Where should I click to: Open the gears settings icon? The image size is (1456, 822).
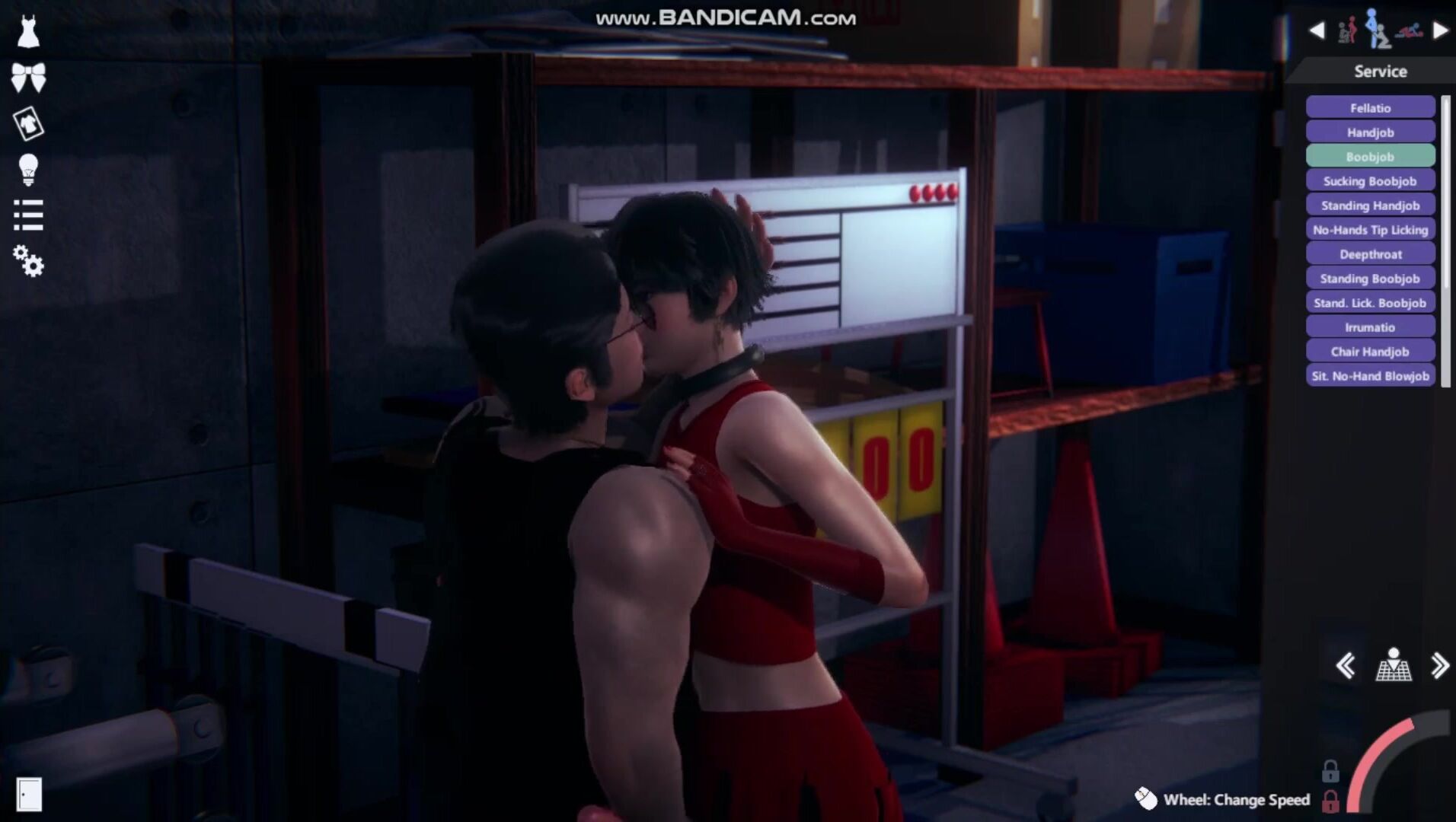28,261
